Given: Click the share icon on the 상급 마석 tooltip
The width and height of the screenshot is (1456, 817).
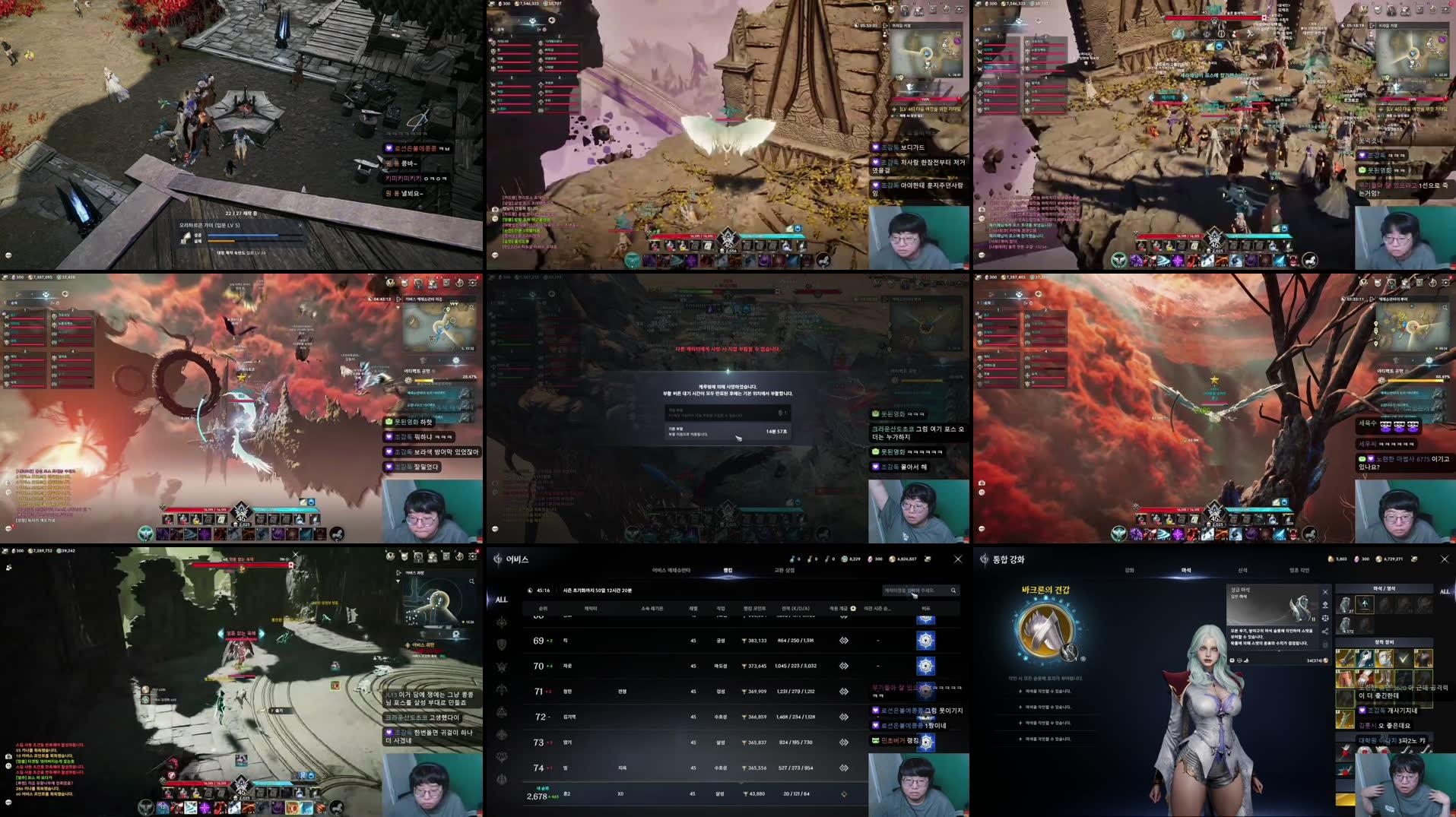Looking at the screenshot, I should point(1324,632).
